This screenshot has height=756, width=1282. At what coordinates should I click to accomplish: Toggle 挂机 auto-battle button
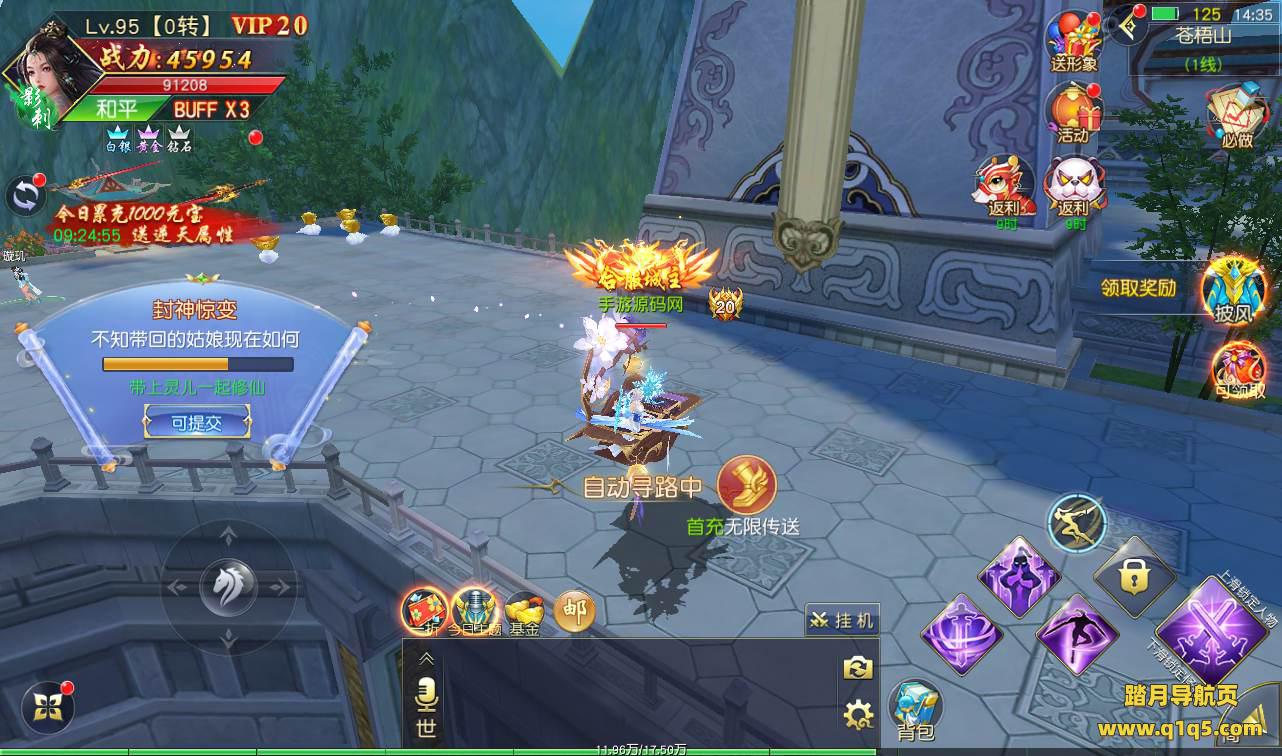click(843, 621)
